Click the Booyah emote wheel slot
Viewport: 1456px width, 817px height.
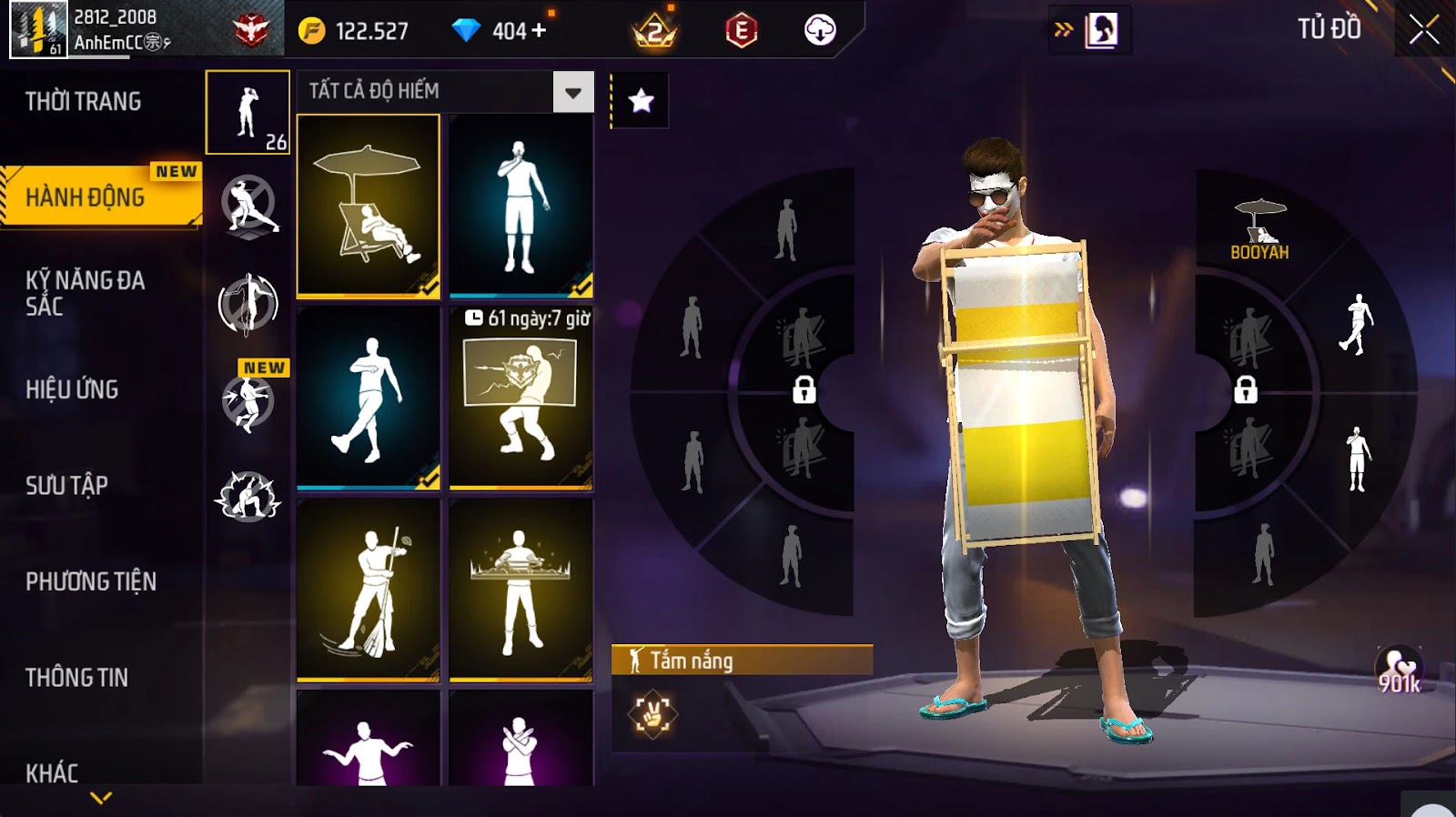1259,229
